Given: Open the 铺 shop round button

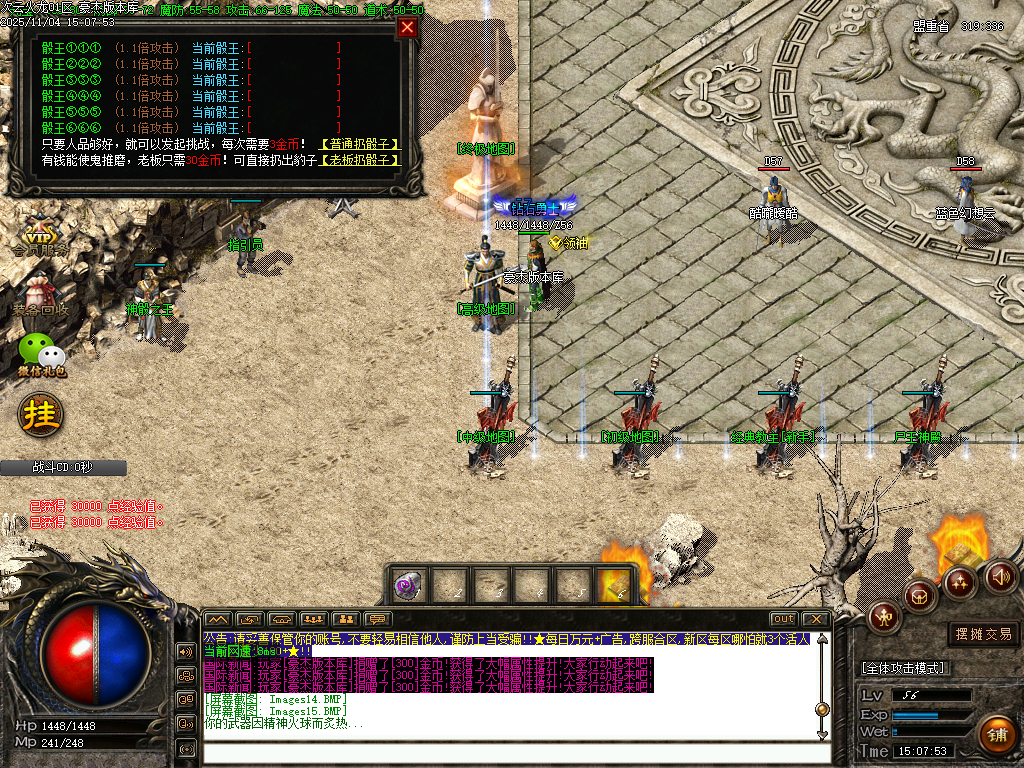Looking at the screenshot, I should click(x=996, y=735).
